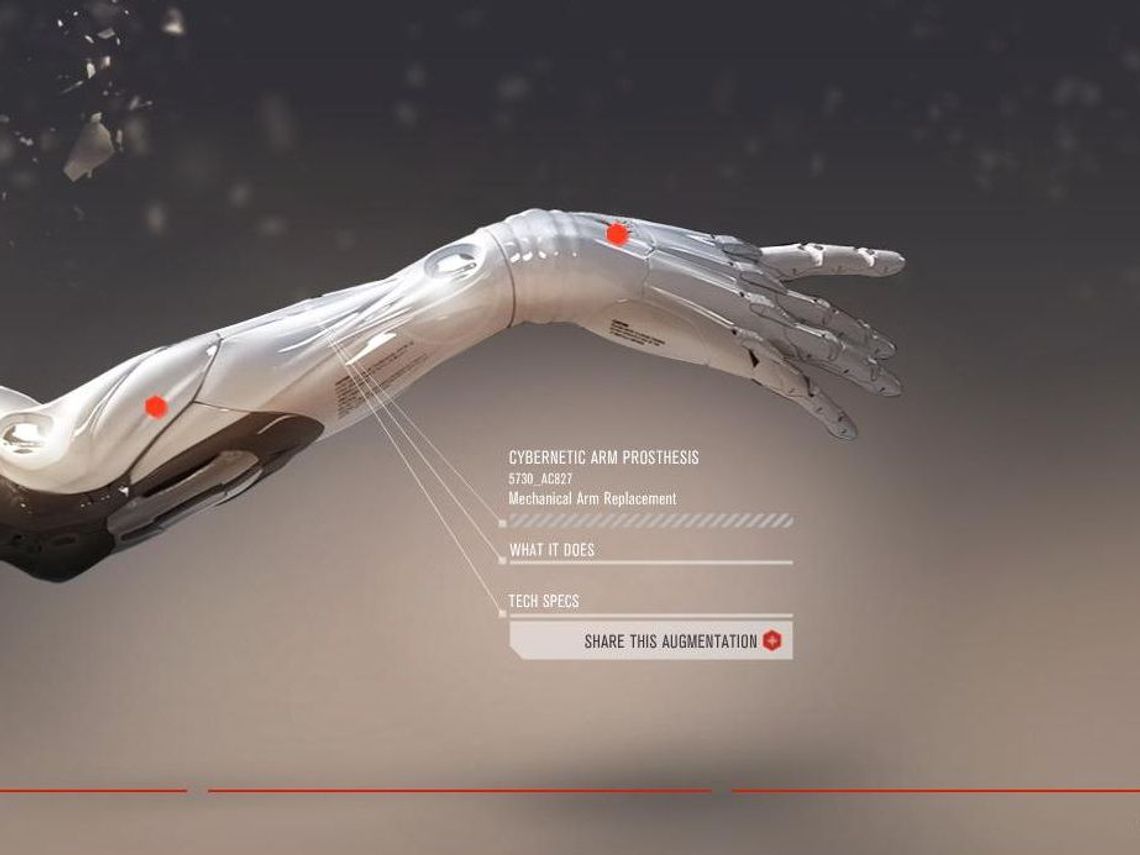Expand the What It Does section
This screenshot has width=1140, height=855.
(552, 550)
